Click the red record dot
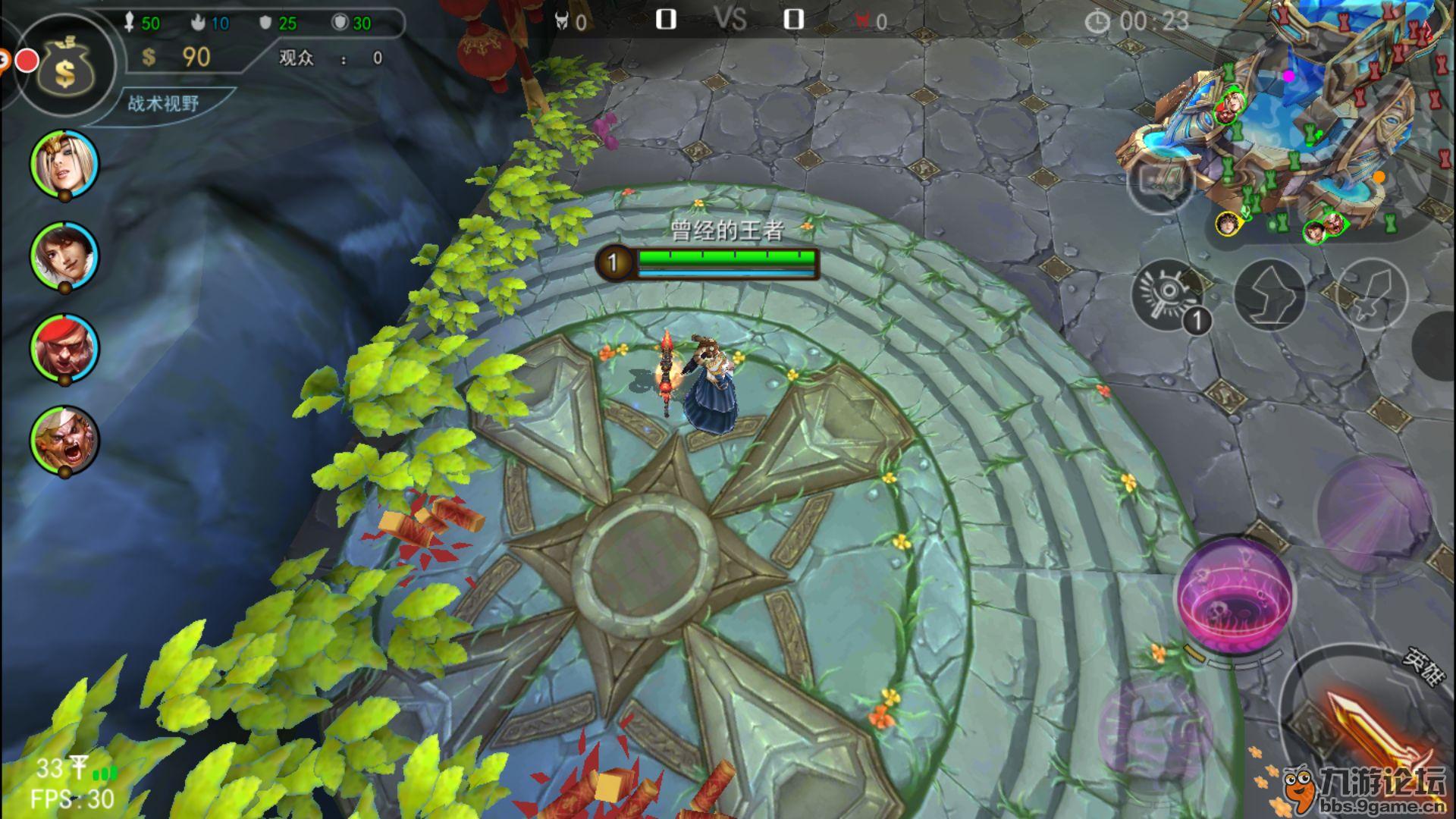The height and width of the screenshot is (819, 1456). point(28,61)
